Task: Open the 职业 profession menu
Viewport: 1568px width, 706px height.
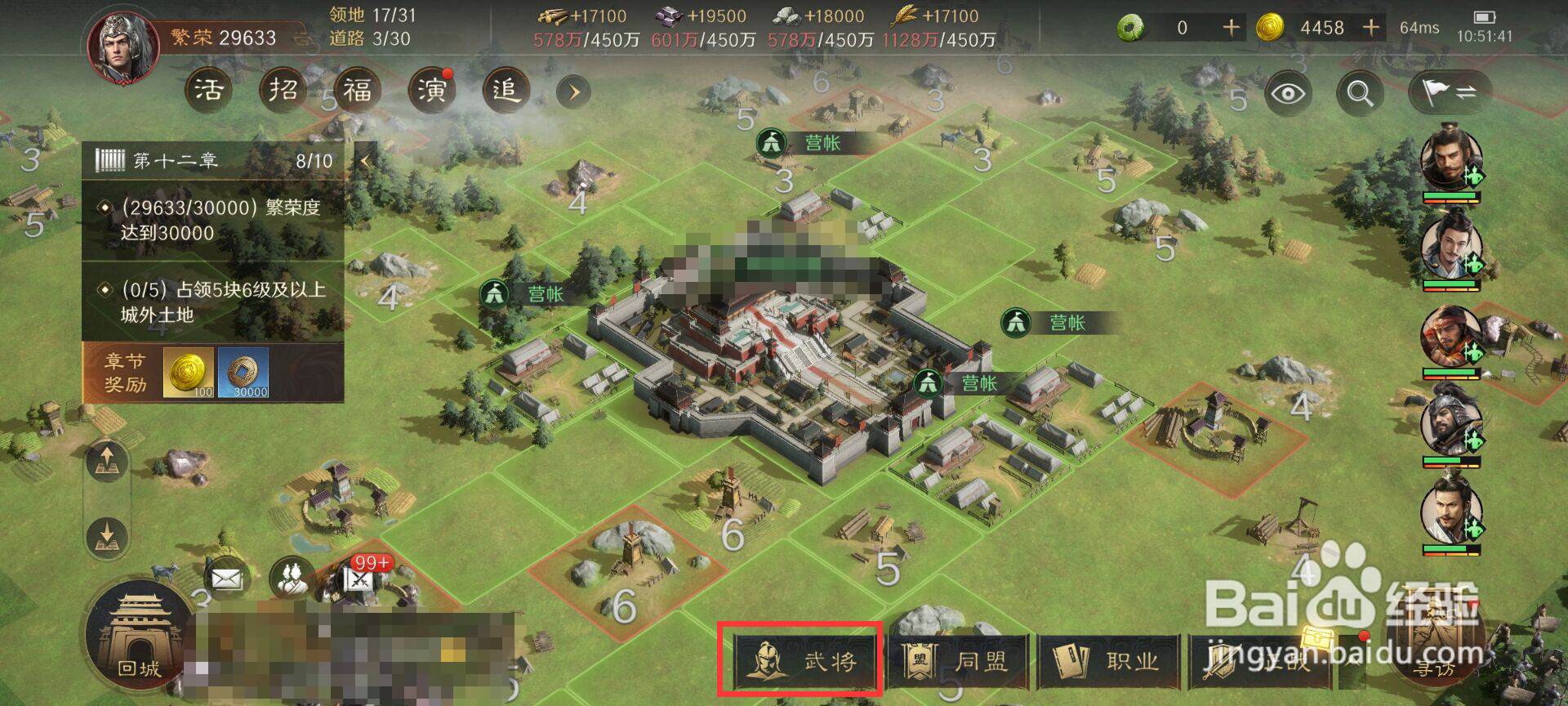Action: click(x=1109, y=661)
